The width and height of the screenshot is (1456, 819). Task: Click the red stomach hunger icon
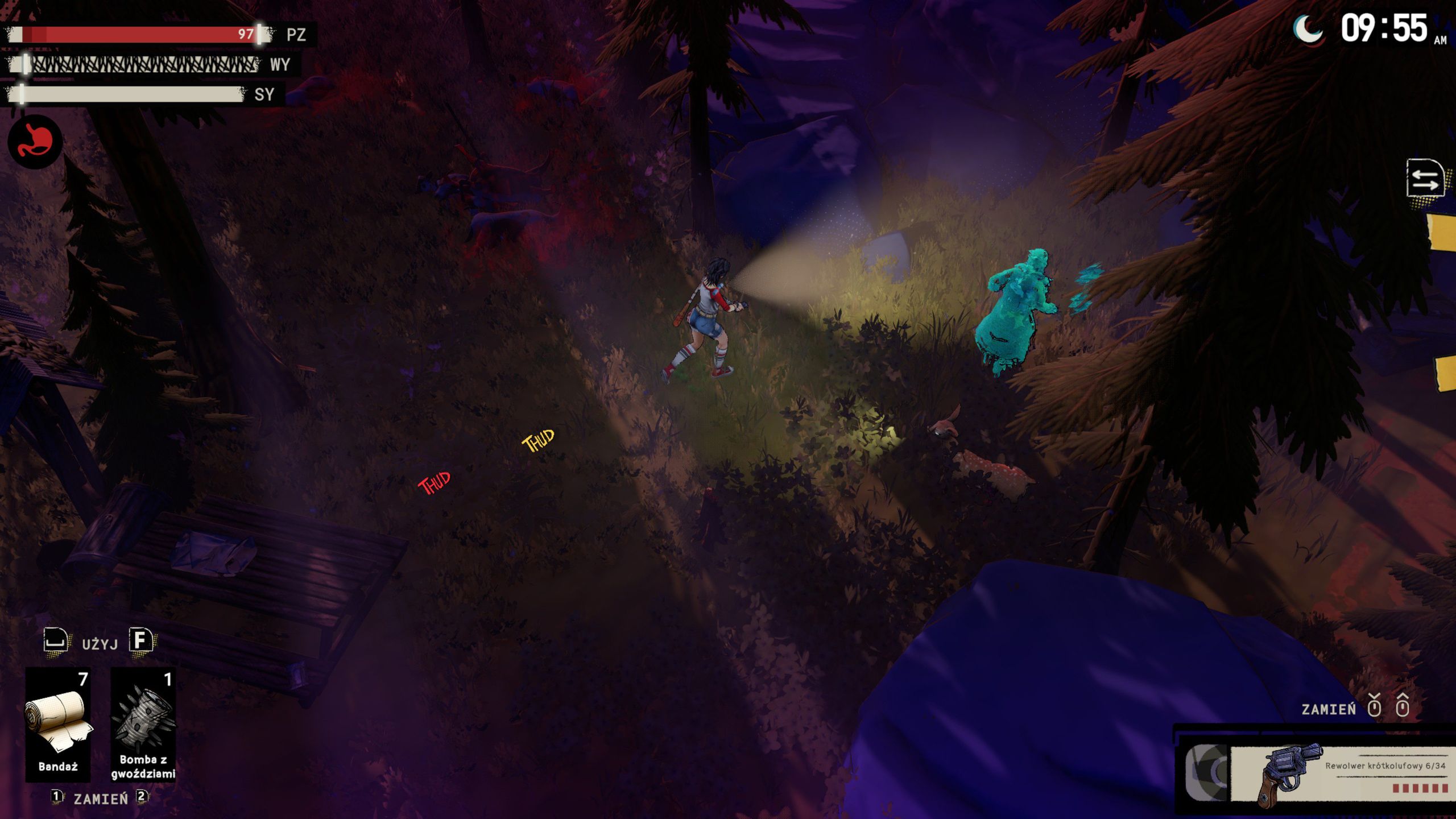(x=35, y=142)
